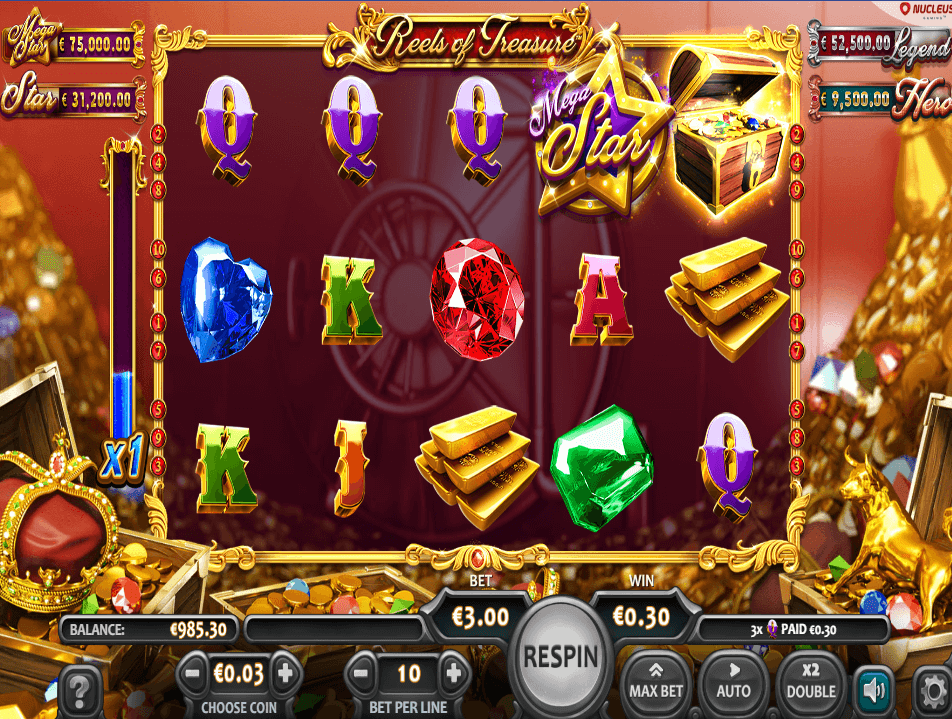Raise the bet per line
The image size is (952, 719).
click(x=454, y=672)
